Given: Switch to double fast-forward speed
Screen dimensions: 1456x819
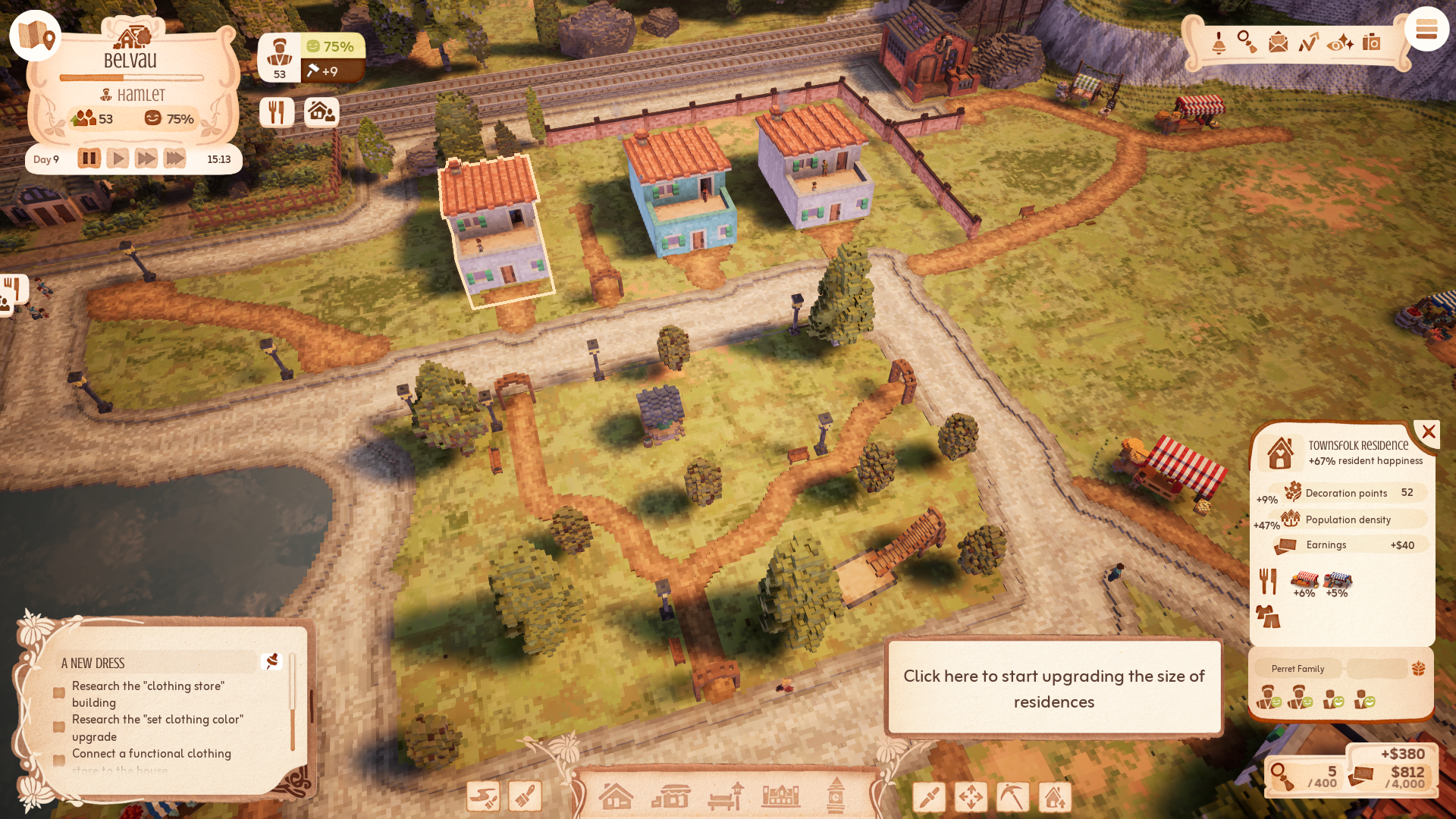Looking at the screenshot, I should tap(146, 158).
